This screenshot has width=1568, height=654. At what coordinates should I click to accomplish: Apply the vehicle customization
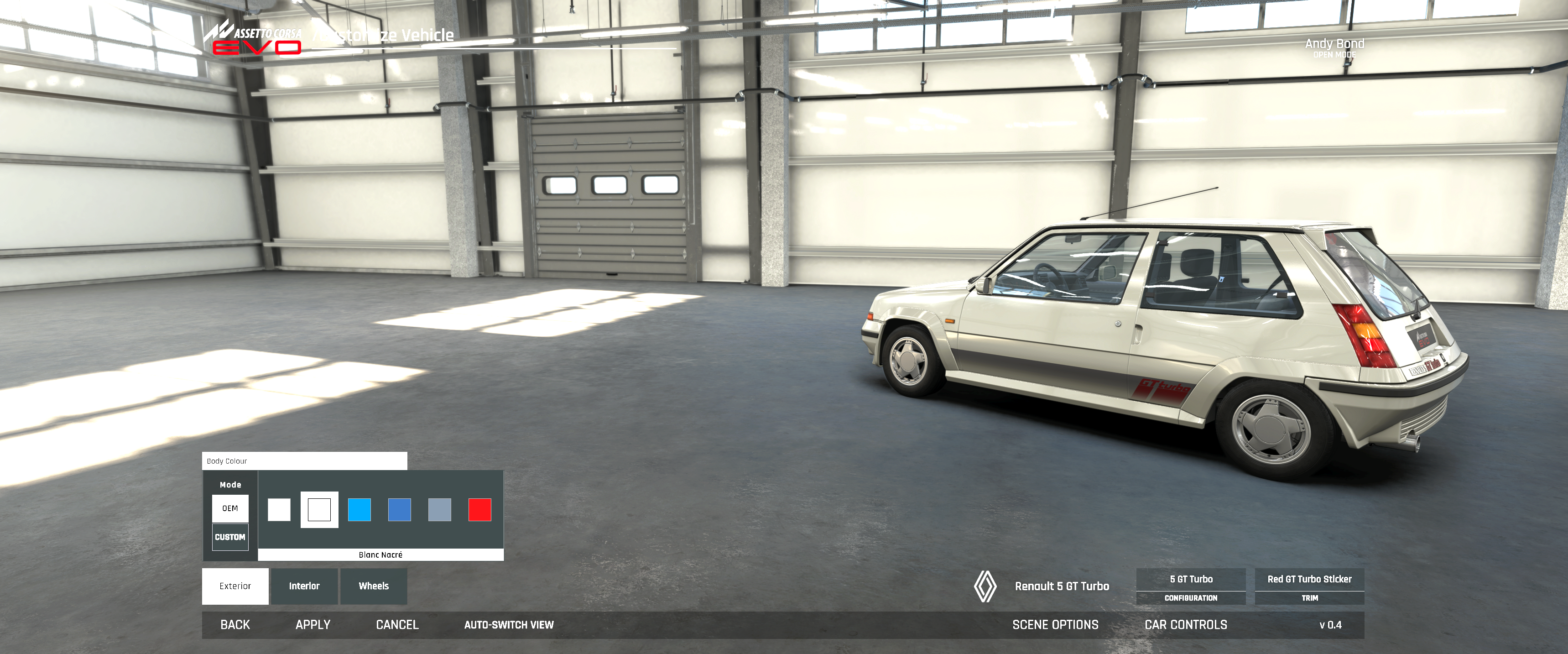[313, 625]
